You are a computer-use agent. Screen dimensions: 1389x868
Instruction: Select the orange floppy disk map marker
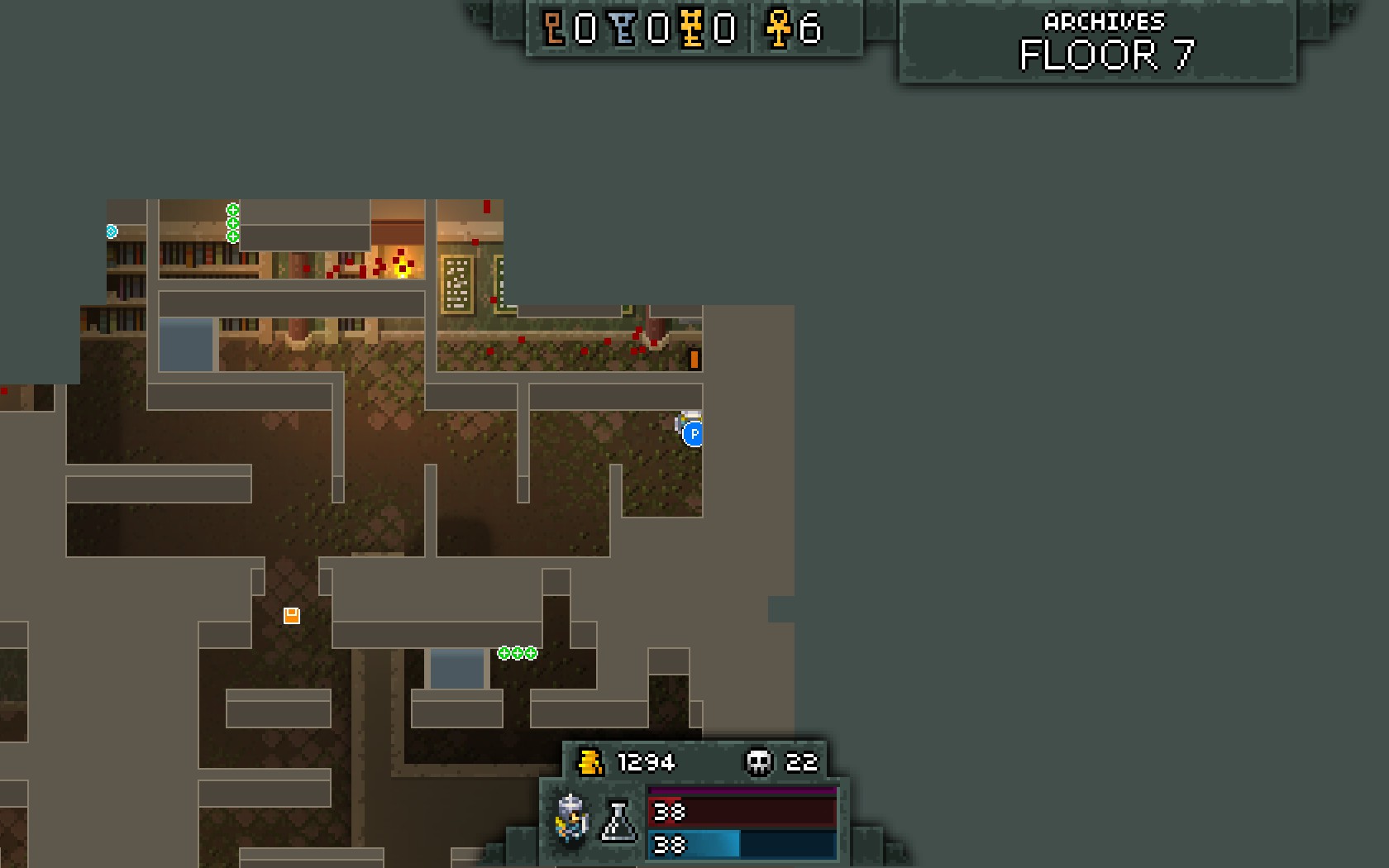291,615
